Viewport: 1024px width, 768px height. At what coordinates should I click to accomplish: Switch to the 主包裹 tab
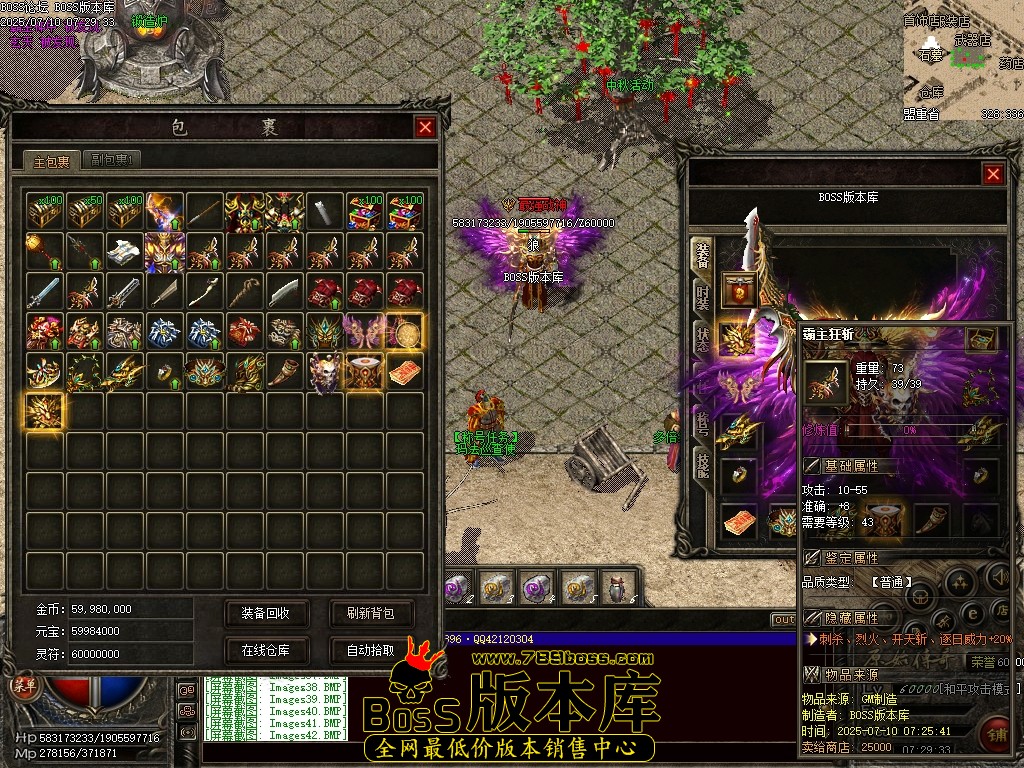51,161
